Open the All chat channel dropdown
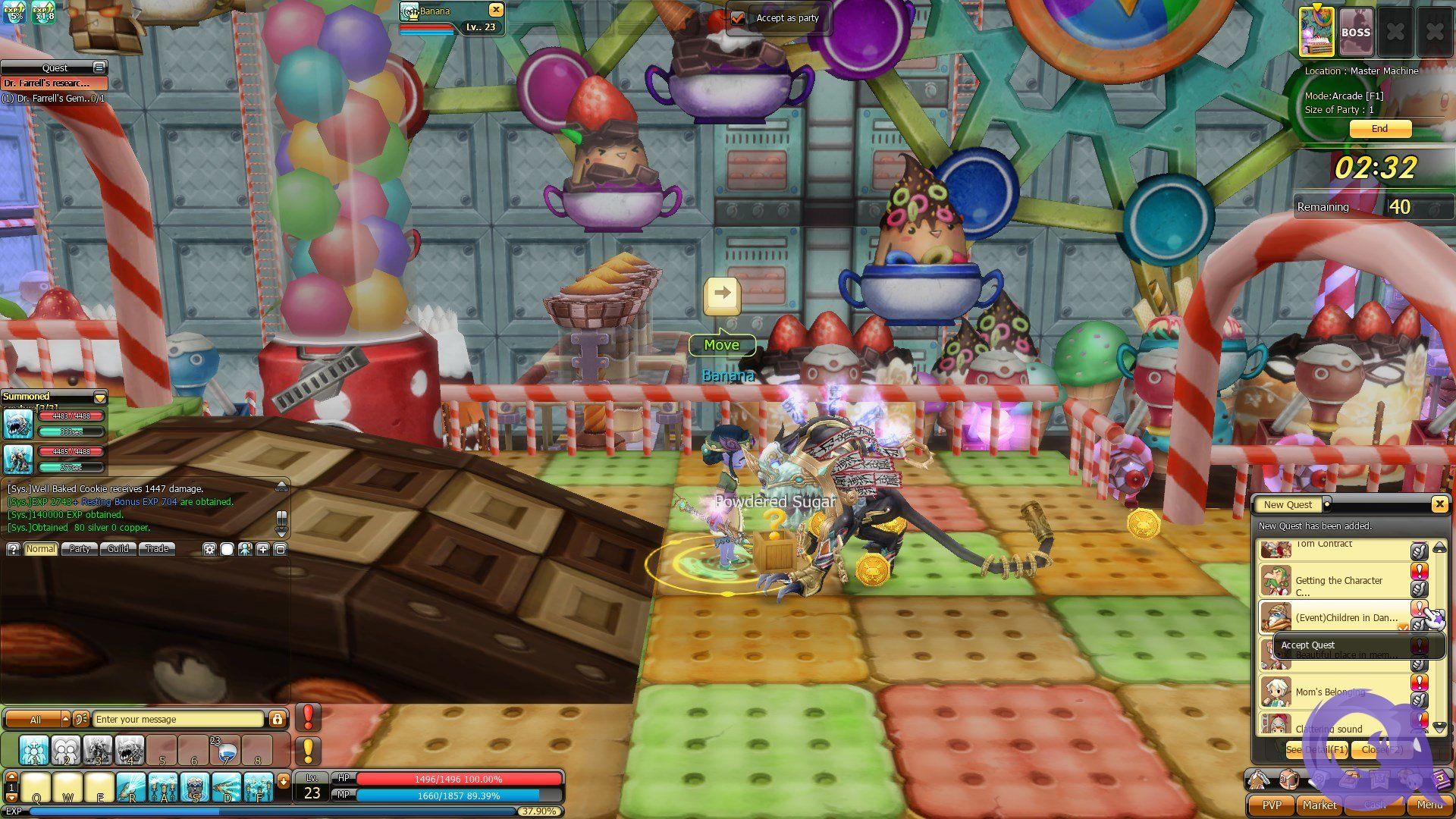 point(65,719)
